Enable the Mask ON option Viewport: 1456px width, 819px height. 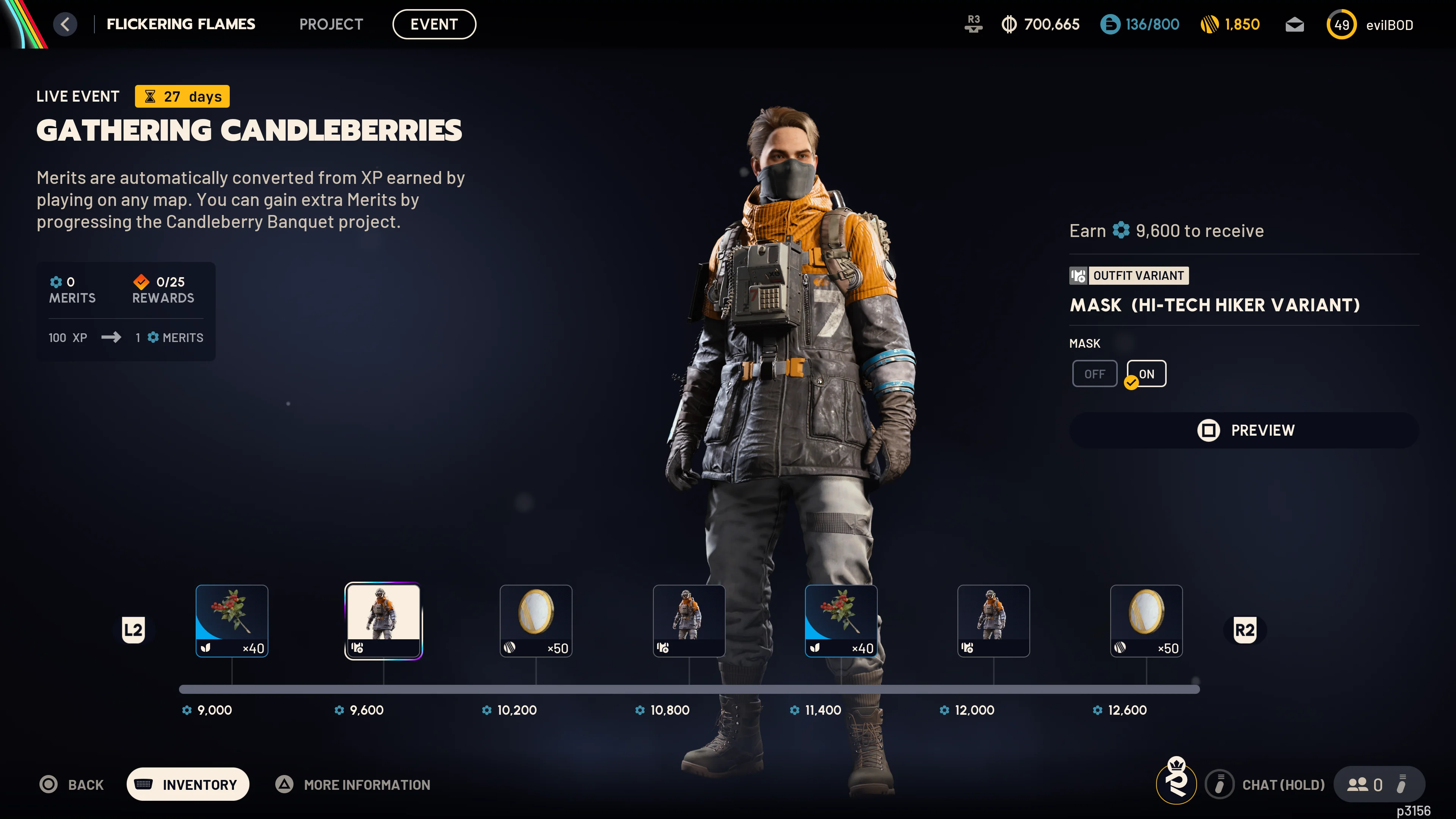coord(1146,373)
